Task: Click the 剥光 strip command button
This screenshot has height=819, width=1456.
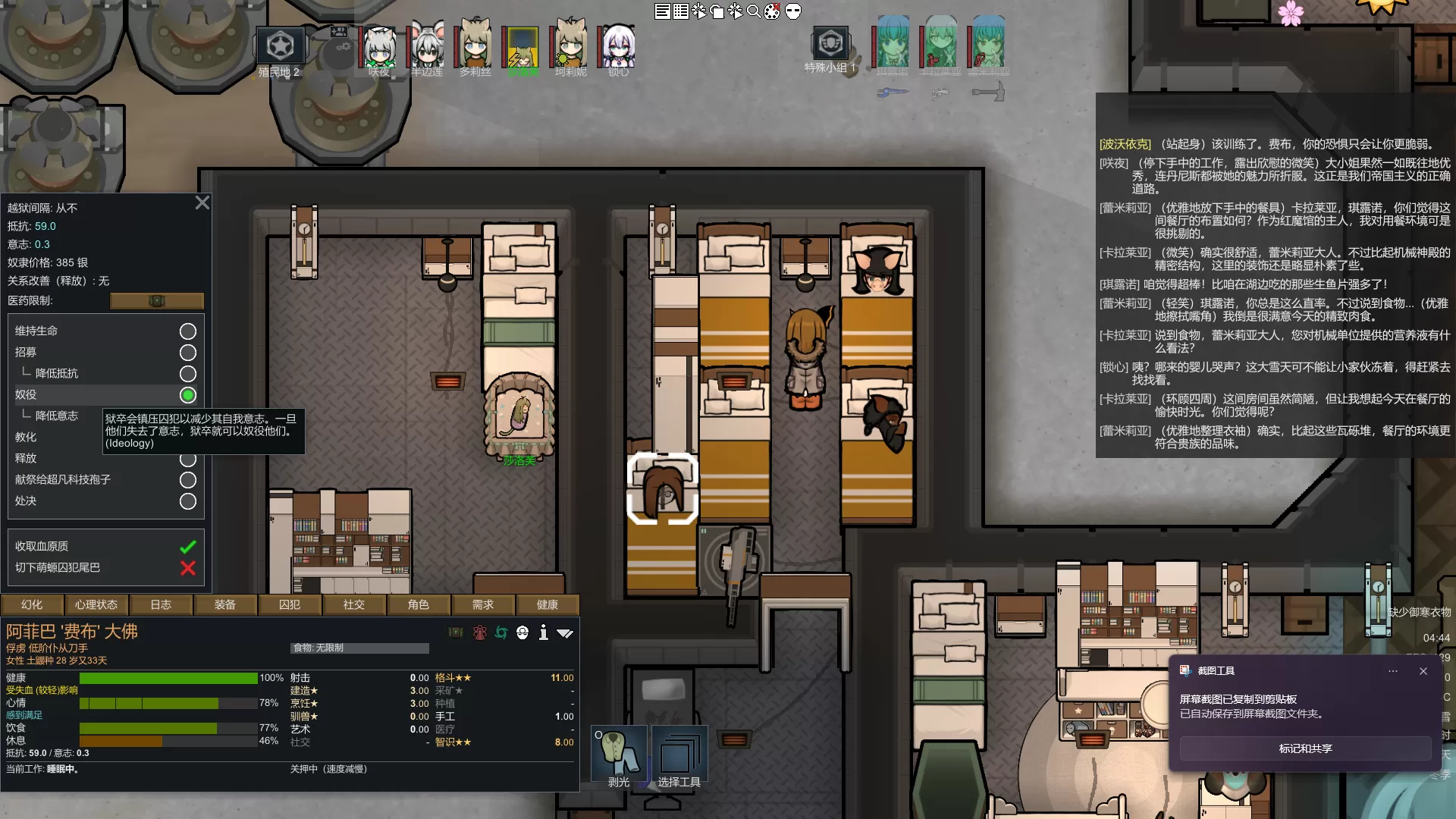Action: 619,755
